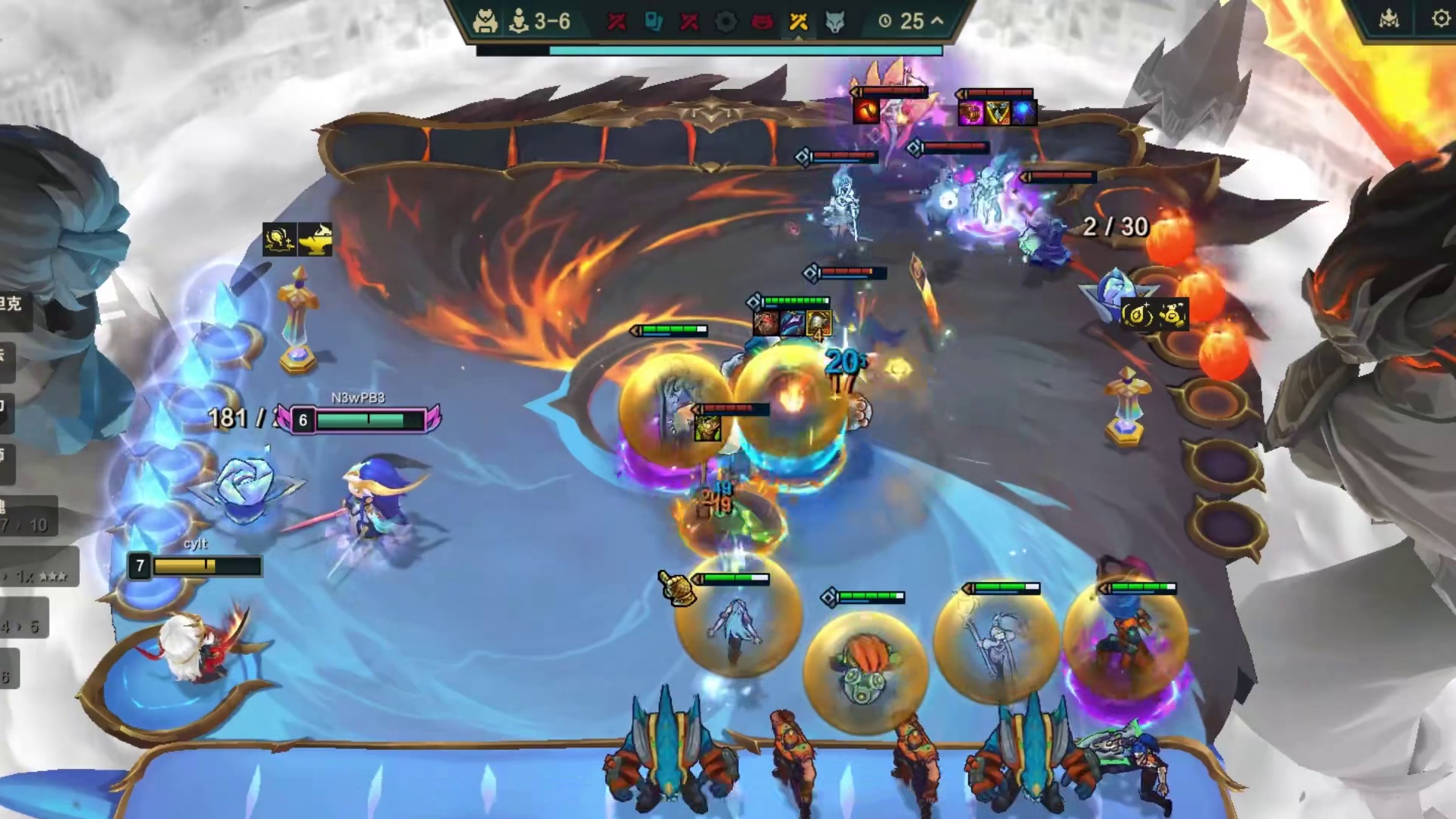Select the yellow crossed-swords current round marker
The width and height of the screenshot is (1456, 819).
click(x=798, y=21)
